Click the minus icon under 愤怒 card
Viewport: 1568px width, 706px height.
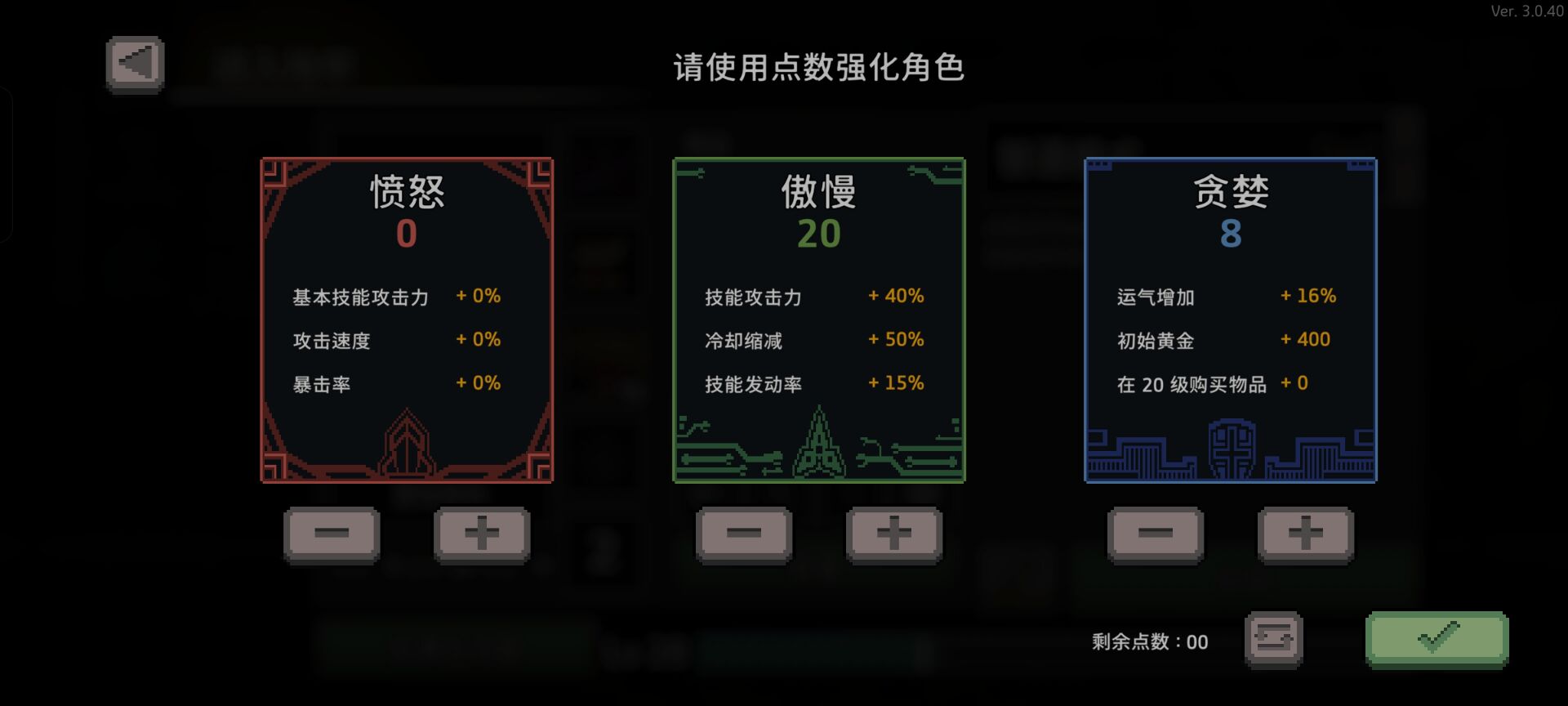click(x=333, y=534)
